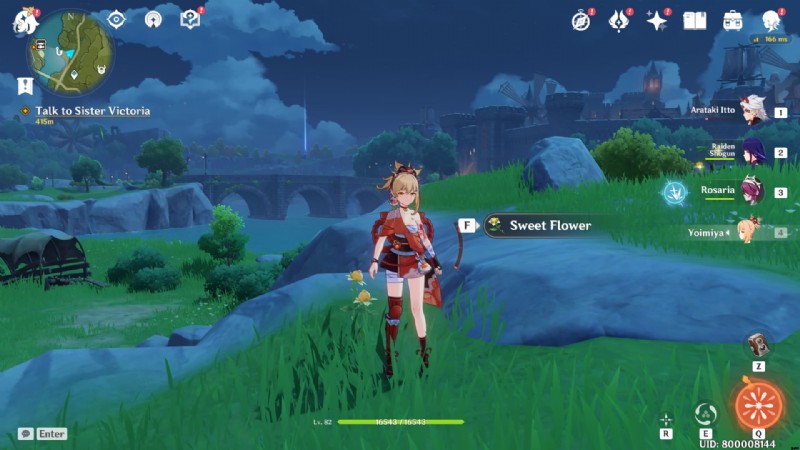Open the inventory backpack icon
This screenshot has width=800, height=450.
tap(733, 20)
